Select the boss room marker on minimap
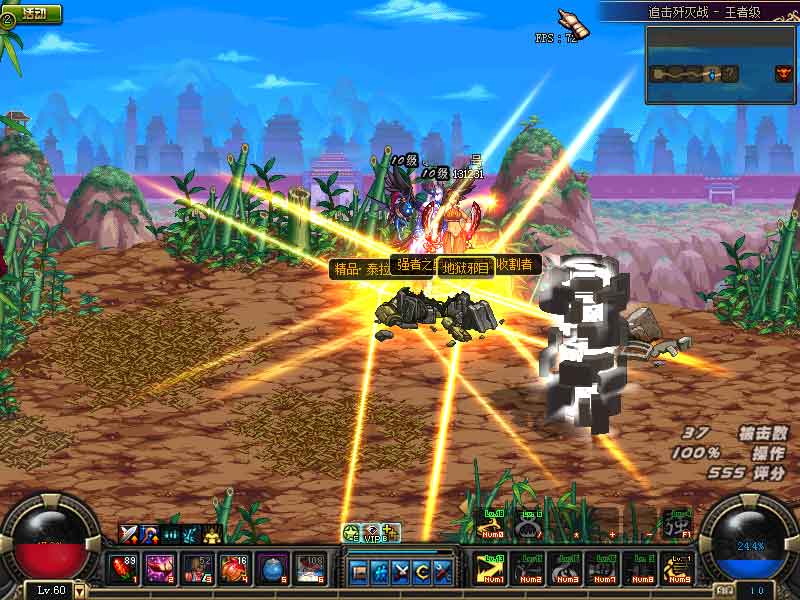The image size is (800, 600). (x=784, y=73)
